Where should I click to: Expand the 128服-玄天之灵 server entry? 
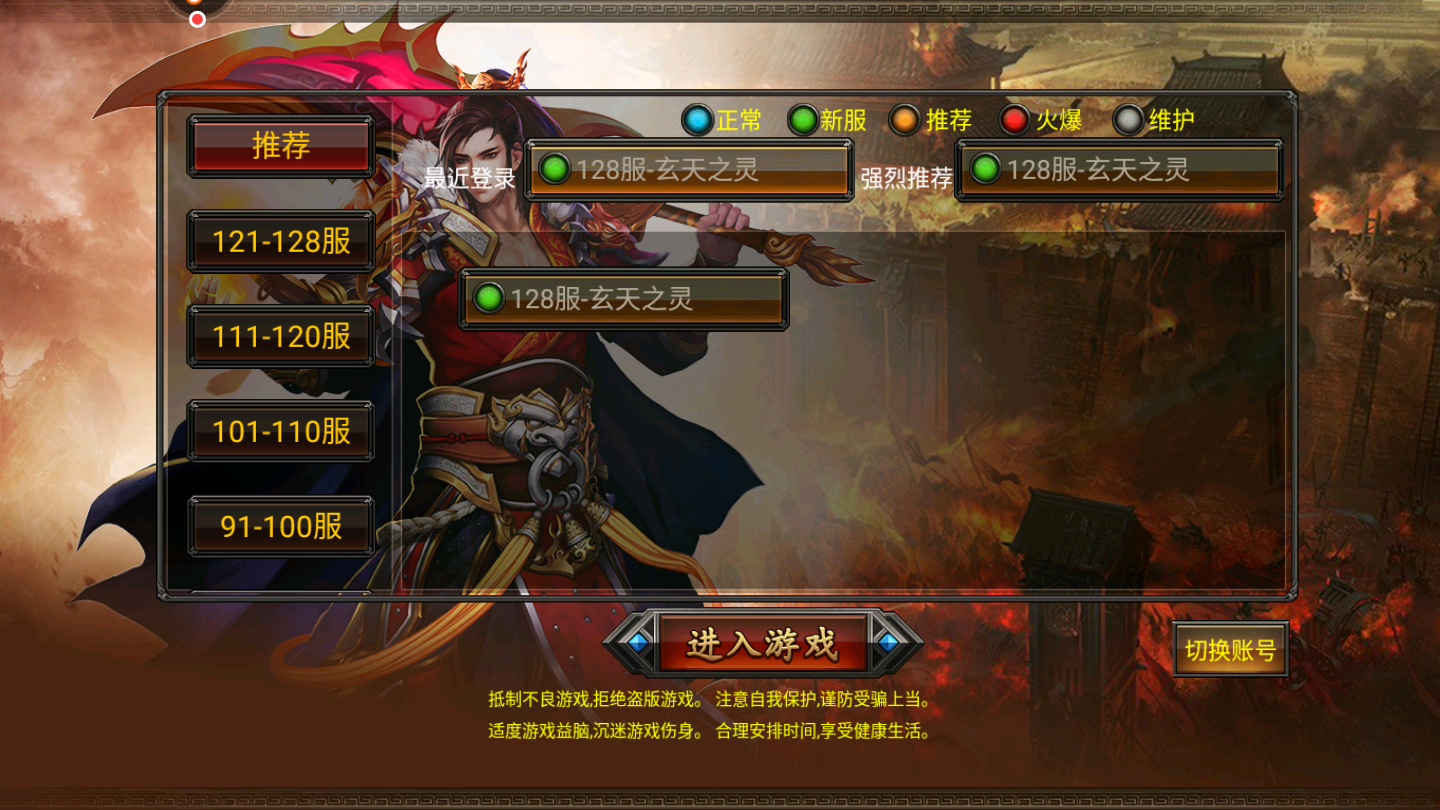pyautogui.click(x=623, y=296)
